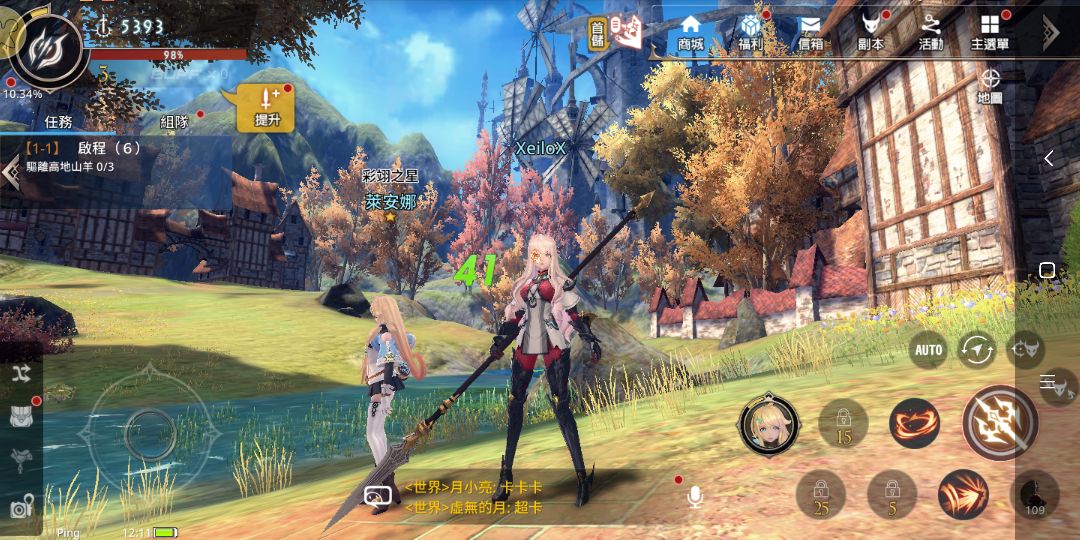Open the 活動 events menu
The image size is (1080, 540).
click(x=931, y=32)
